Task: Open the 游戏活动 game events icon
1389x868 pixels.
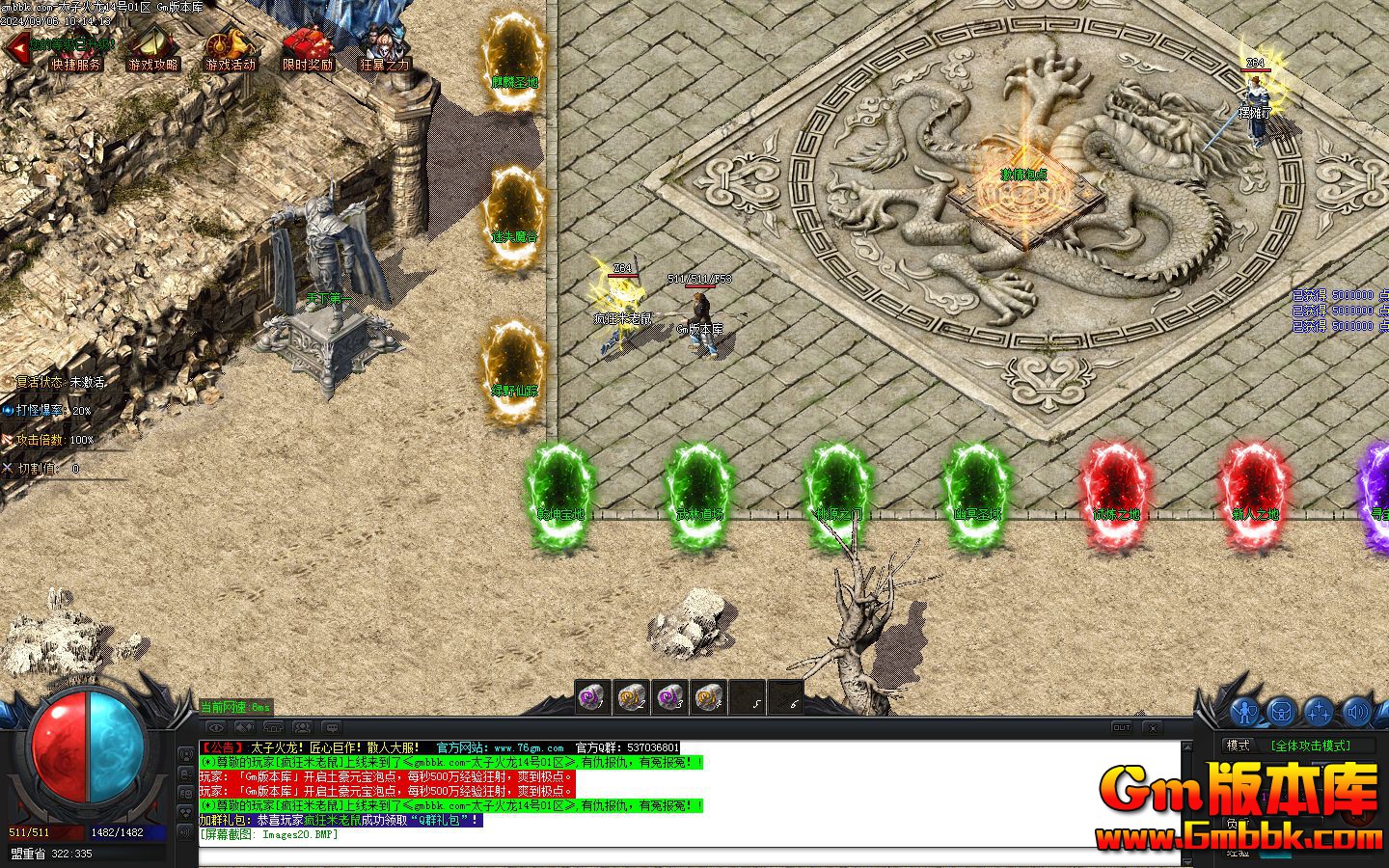Action: pyautogui.click(x=231, y=48)
